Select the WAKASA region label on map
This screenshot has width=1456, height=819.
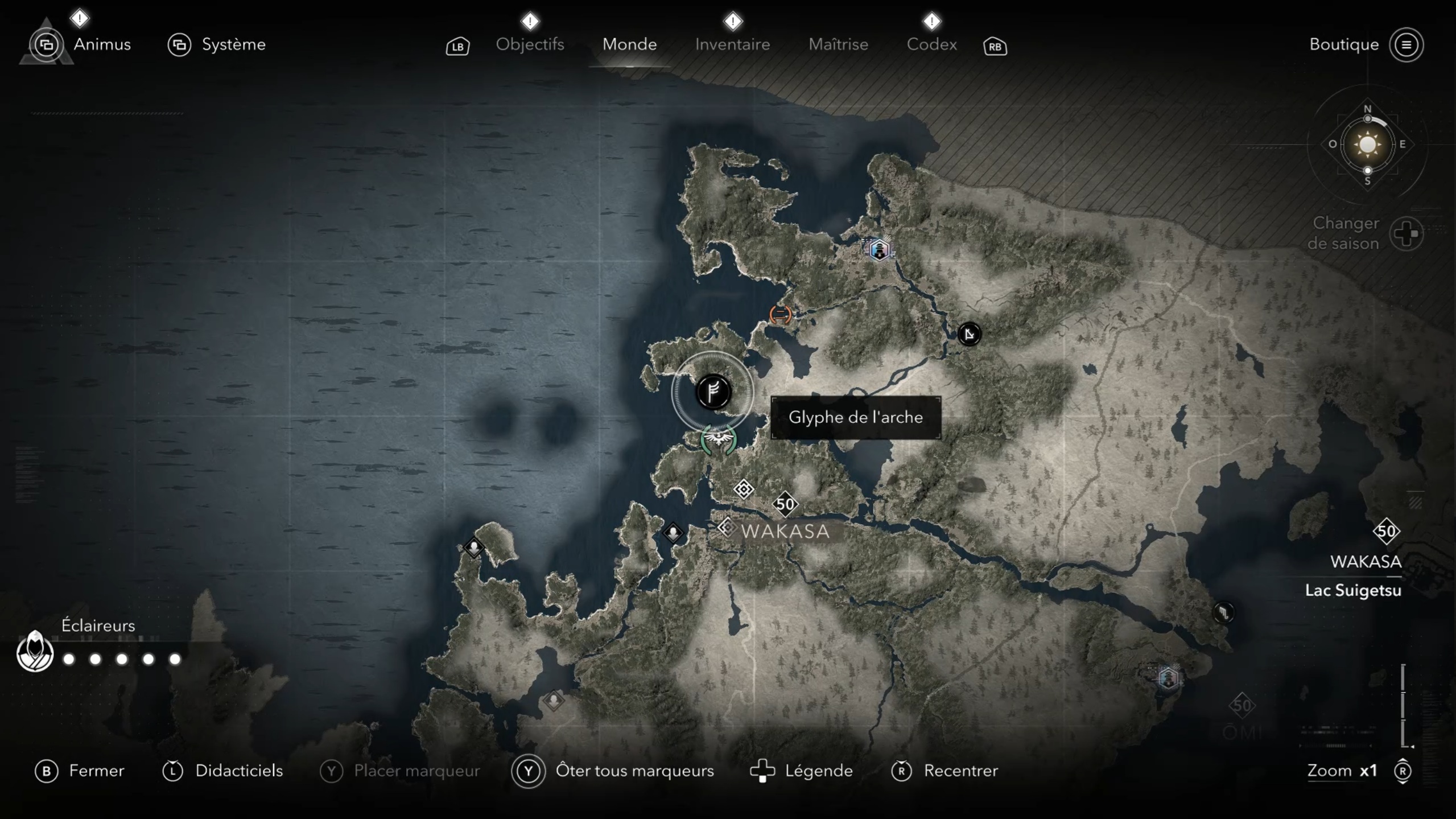(x=785, y=532)
